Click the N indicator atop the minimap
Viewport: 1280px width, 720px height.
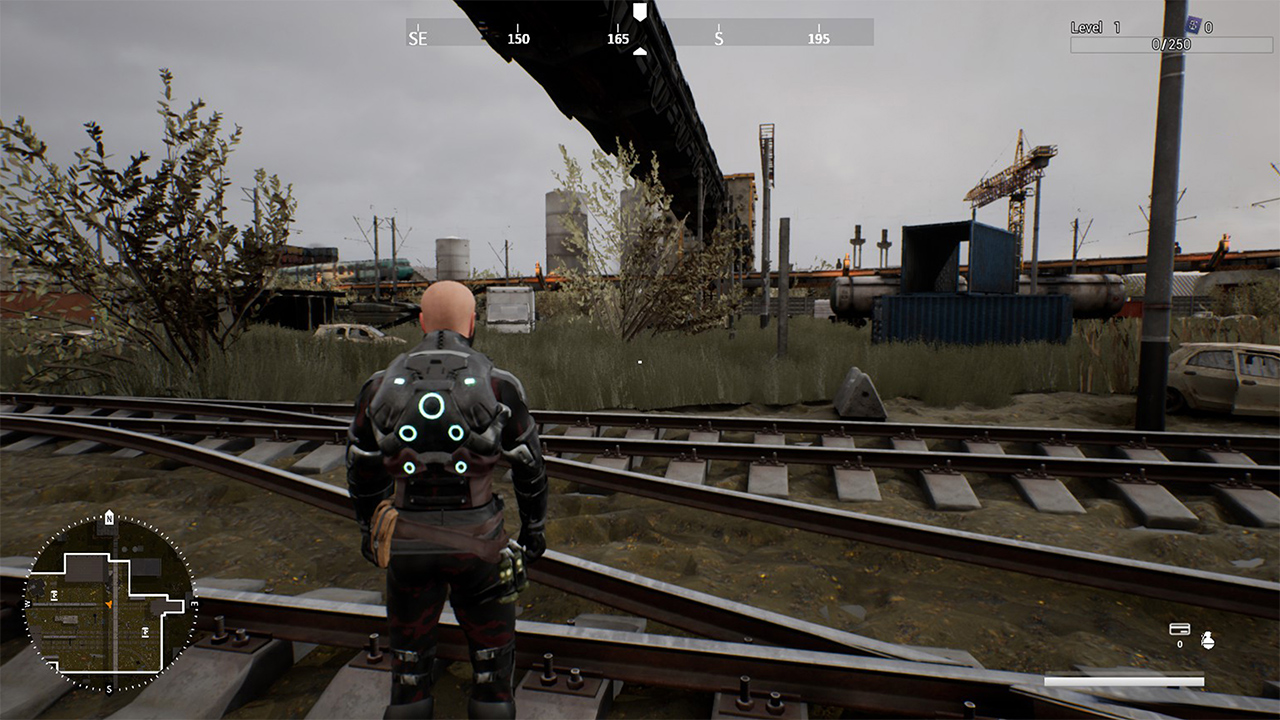(109, 519)
